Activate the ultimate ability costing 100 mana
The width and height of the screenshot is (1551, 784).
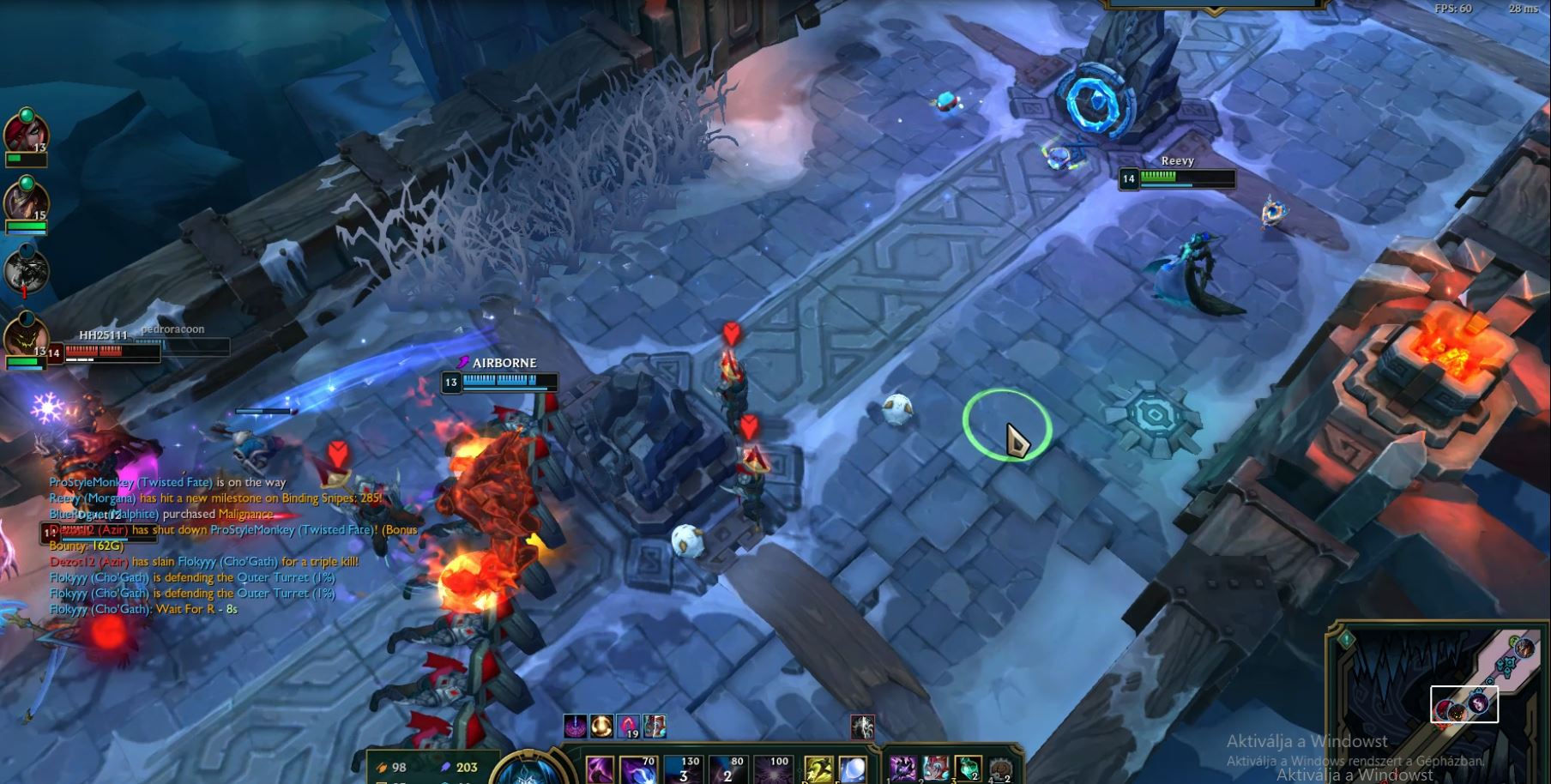point(772,769)
